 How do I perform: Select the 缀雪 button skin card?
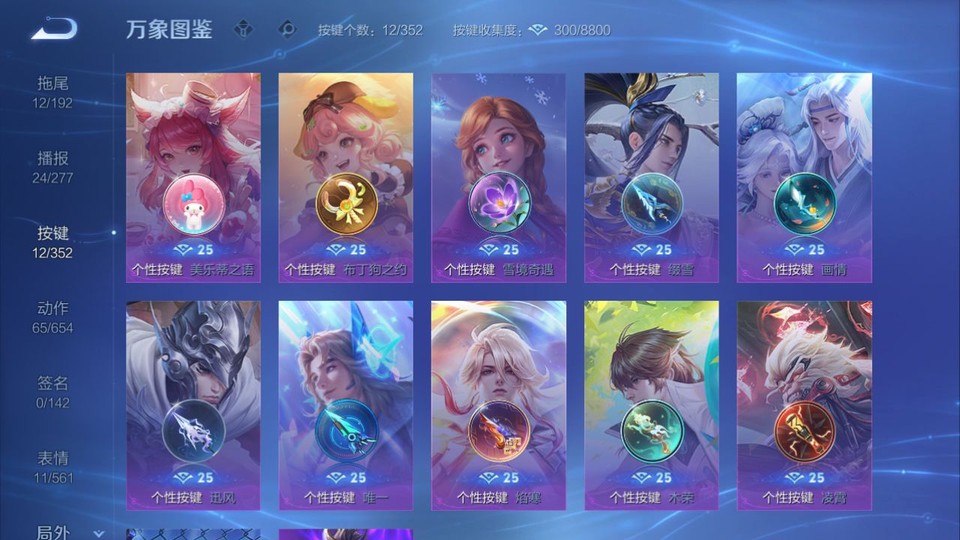(651, 177)
